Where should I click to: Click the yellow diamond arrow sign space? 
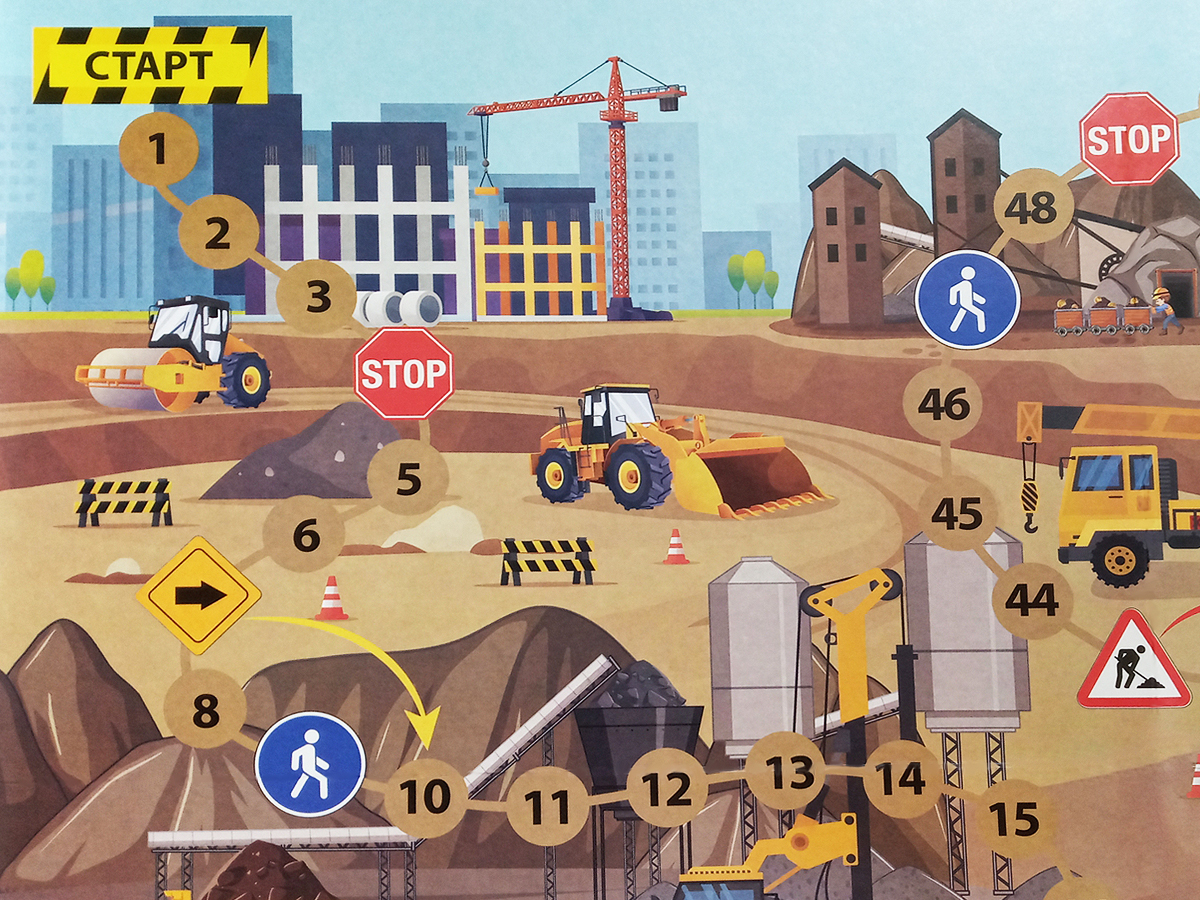198,595
